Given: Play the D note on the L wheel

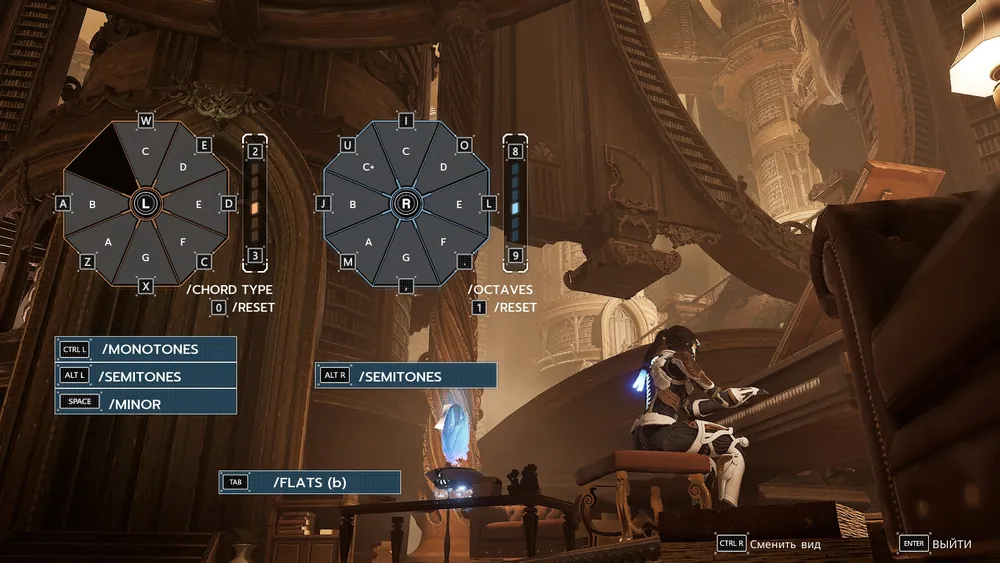Looking at the screenshot, I should coord(183,167).
